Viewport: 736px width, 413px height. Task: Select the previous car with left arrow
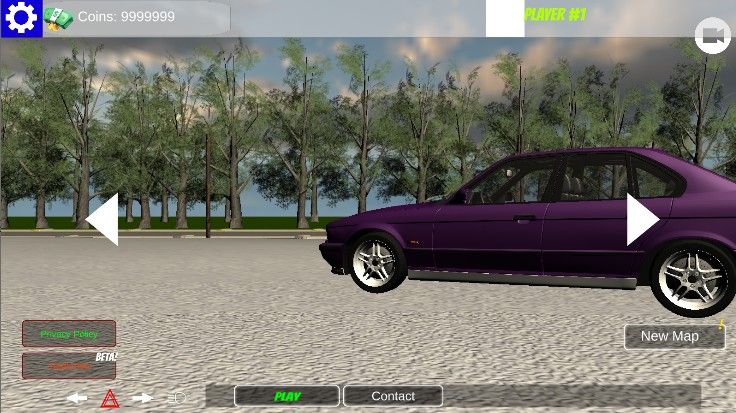103,219
